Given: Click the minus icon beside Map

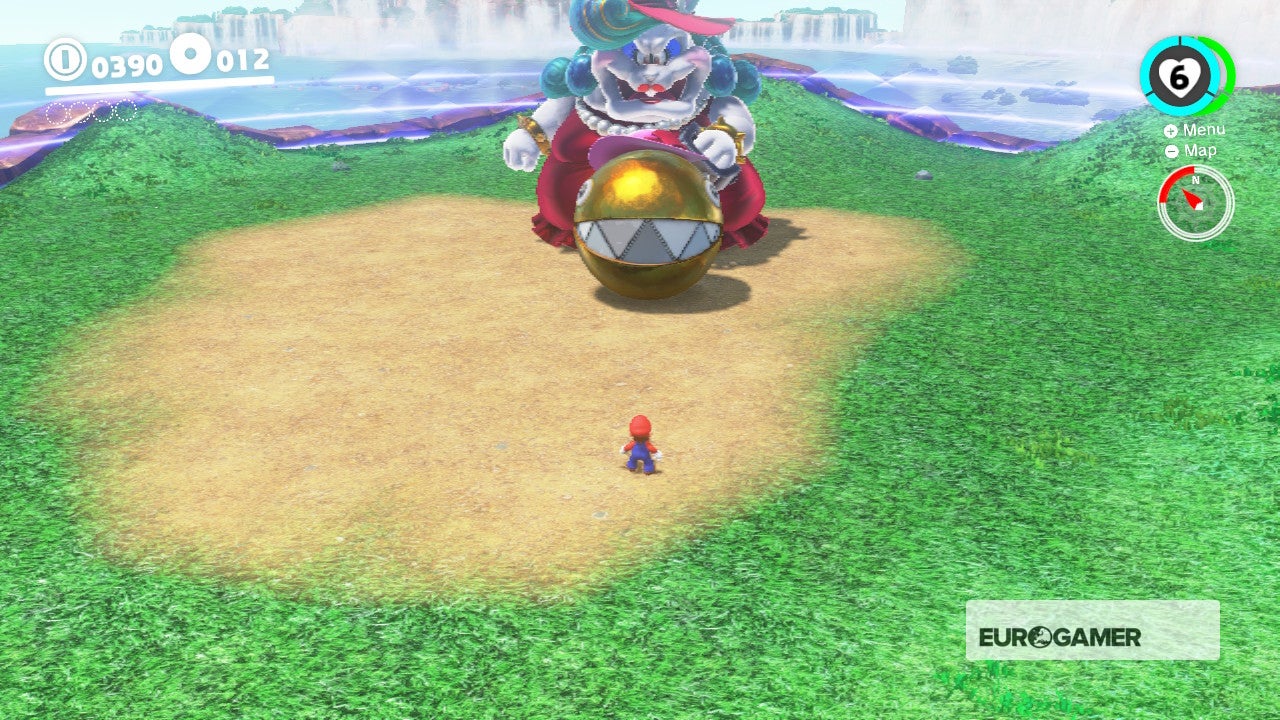Looking at the screenshot, I should coord(1172,150).
